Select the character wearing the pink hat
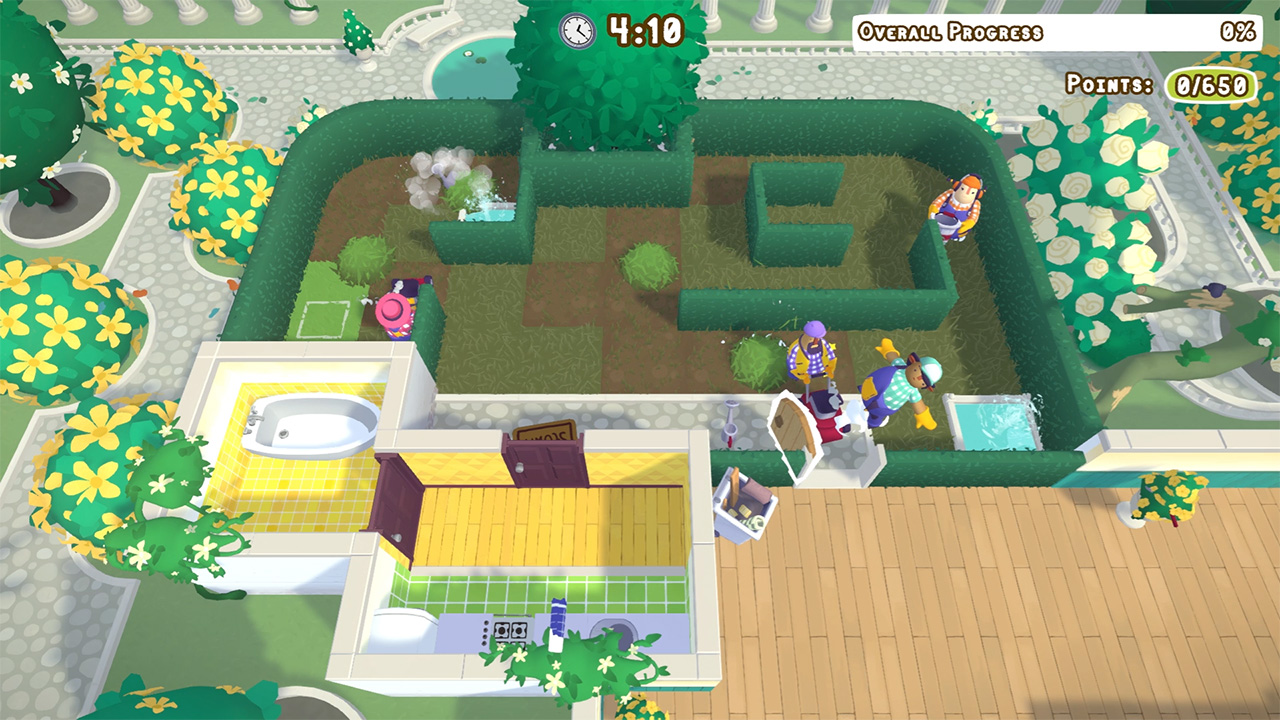This screenshot has width=1280, height=720. 392,310
